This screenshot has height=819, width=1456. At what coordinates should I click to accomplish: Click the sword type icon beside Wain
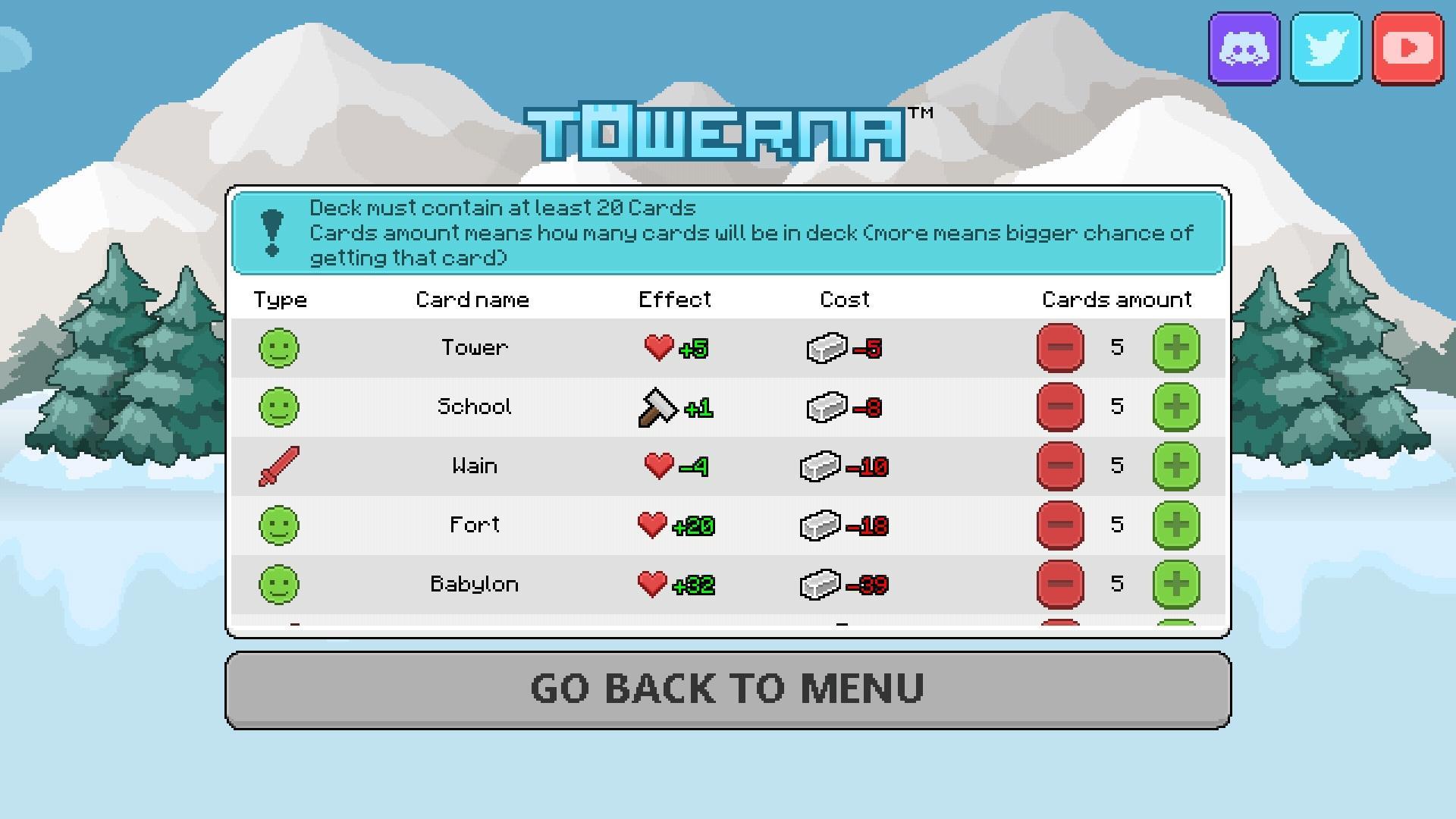pos(280,466)
